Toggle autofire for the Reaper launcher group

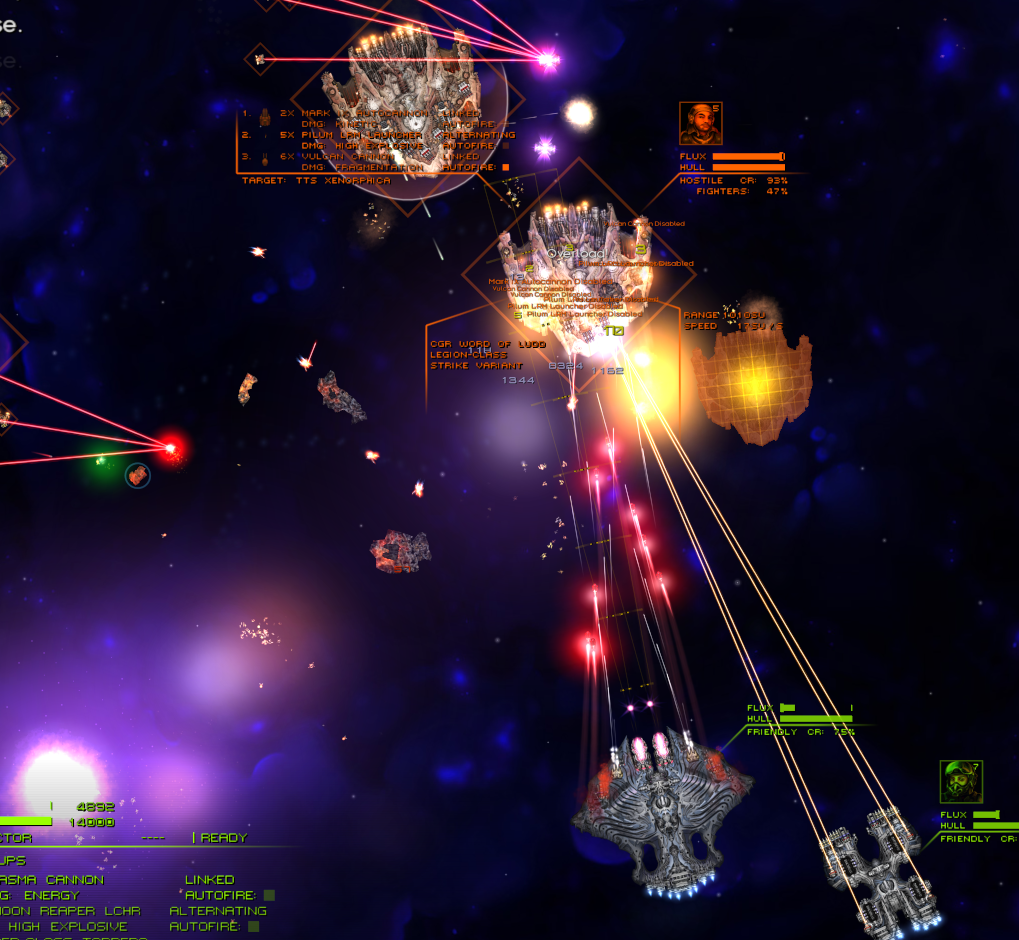[x=253, y=927]
